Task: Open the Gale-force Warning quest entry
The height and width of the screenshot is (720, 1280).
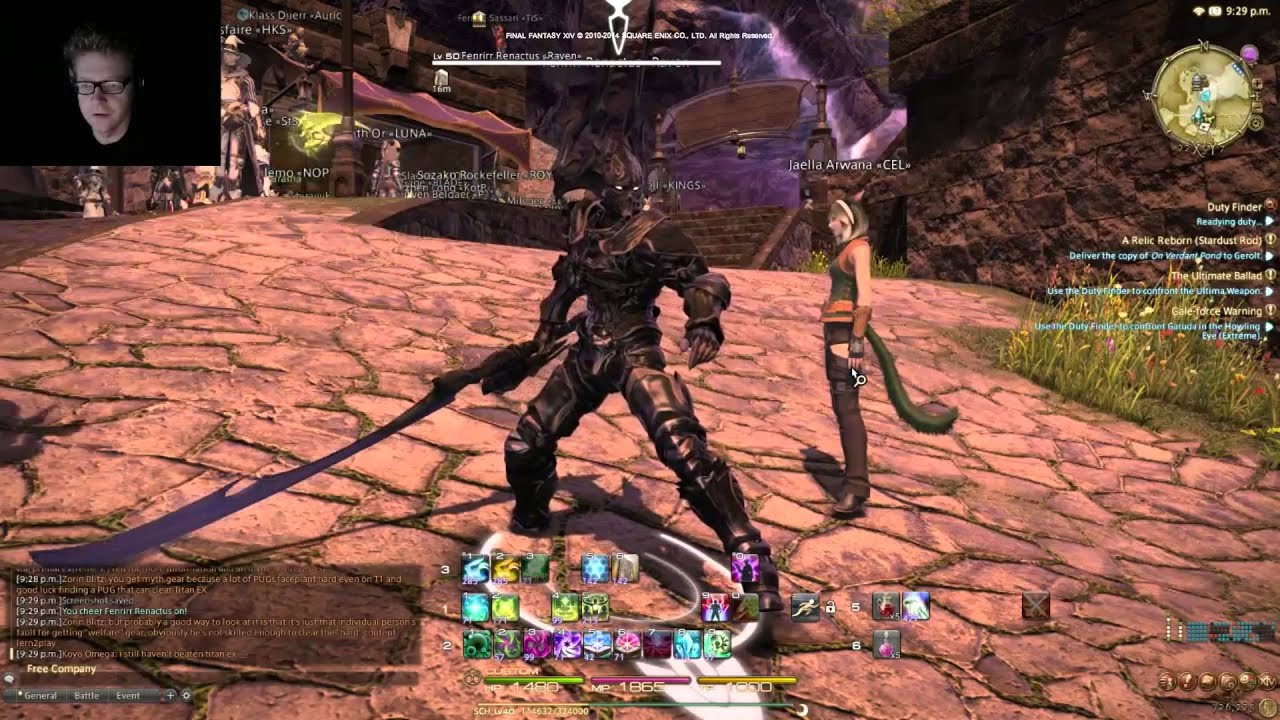Action: tap(1215, 311)
